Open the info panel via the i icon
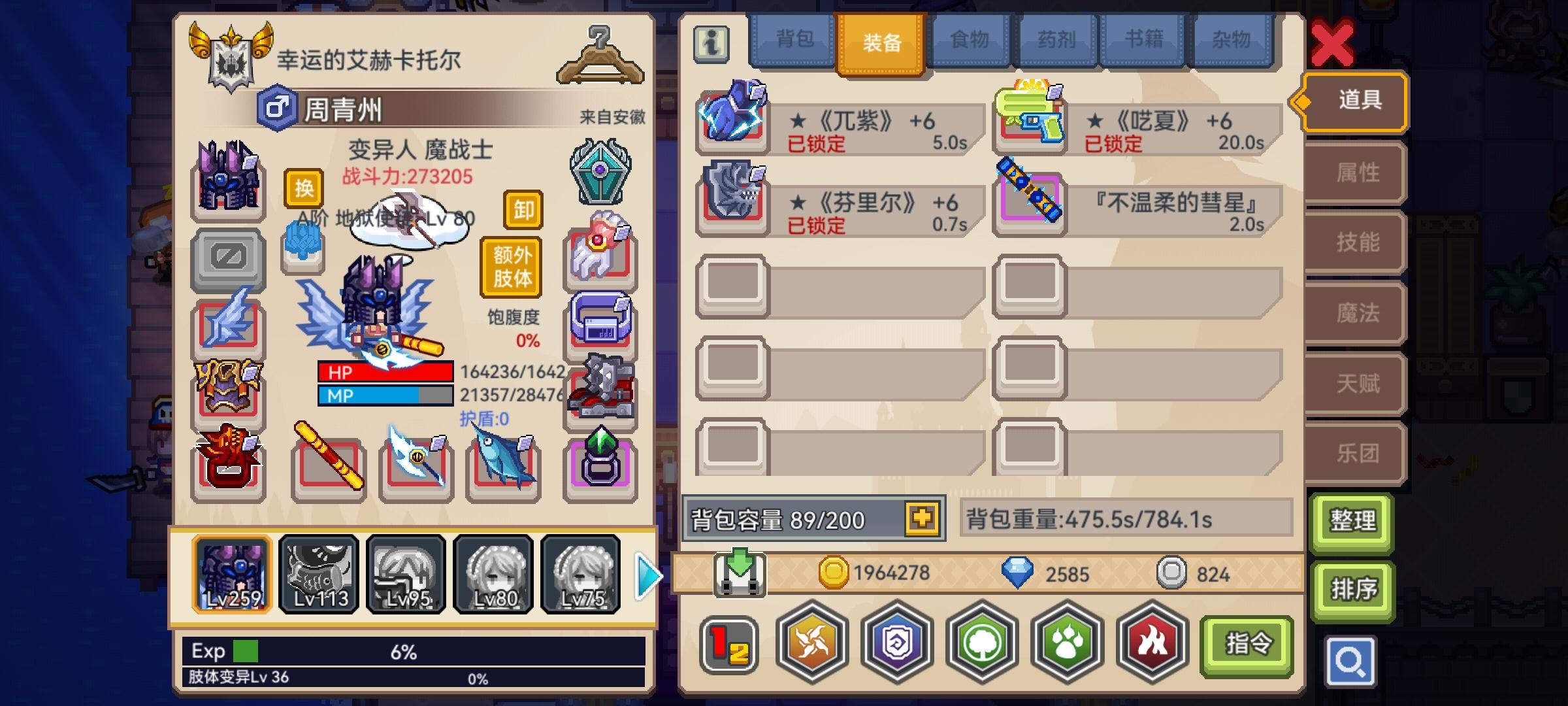1568x706 pixels. [x=711, y=44]
